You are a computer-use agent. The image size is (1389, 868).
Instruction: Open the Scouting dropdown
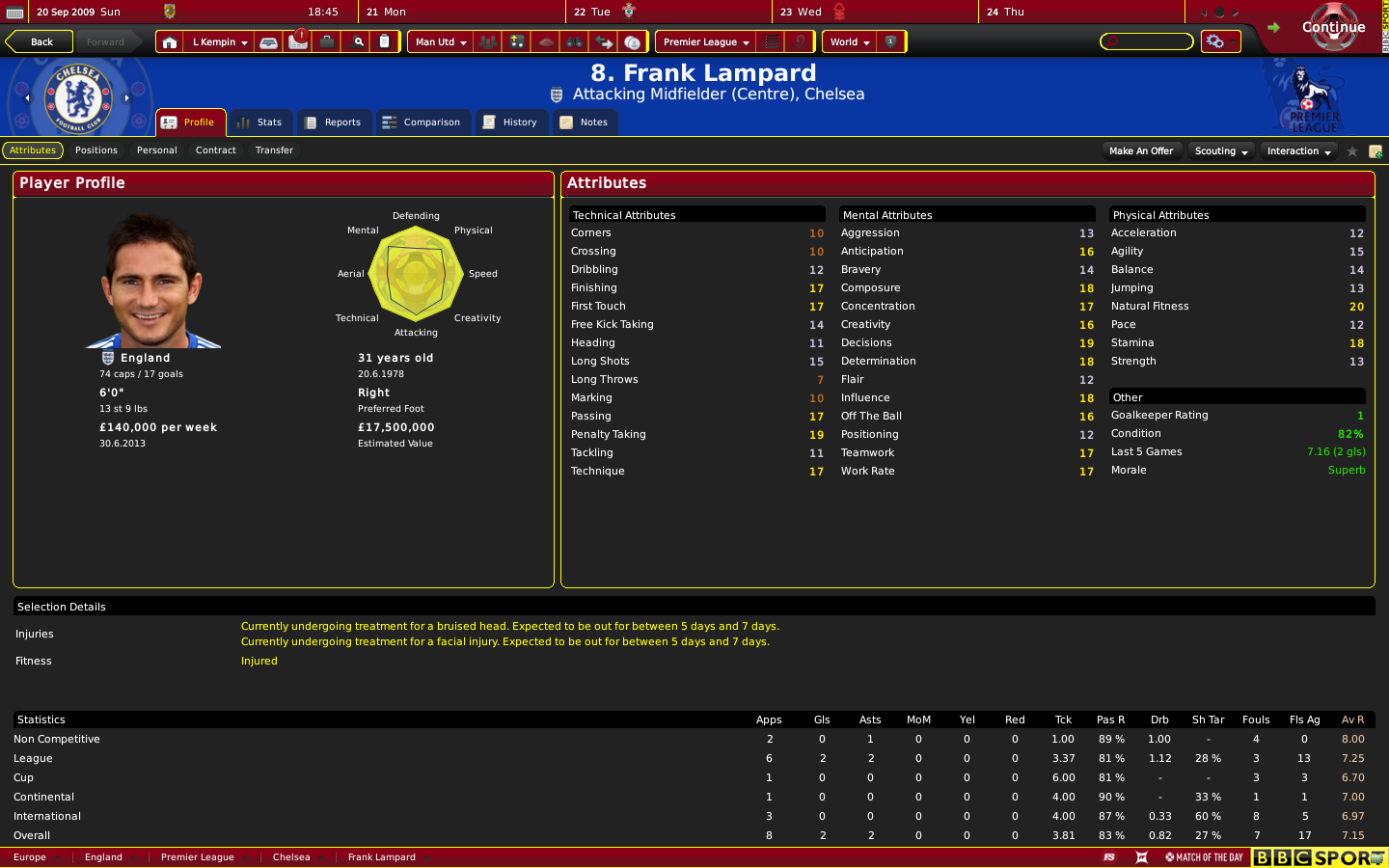(x=1220, y=151)
